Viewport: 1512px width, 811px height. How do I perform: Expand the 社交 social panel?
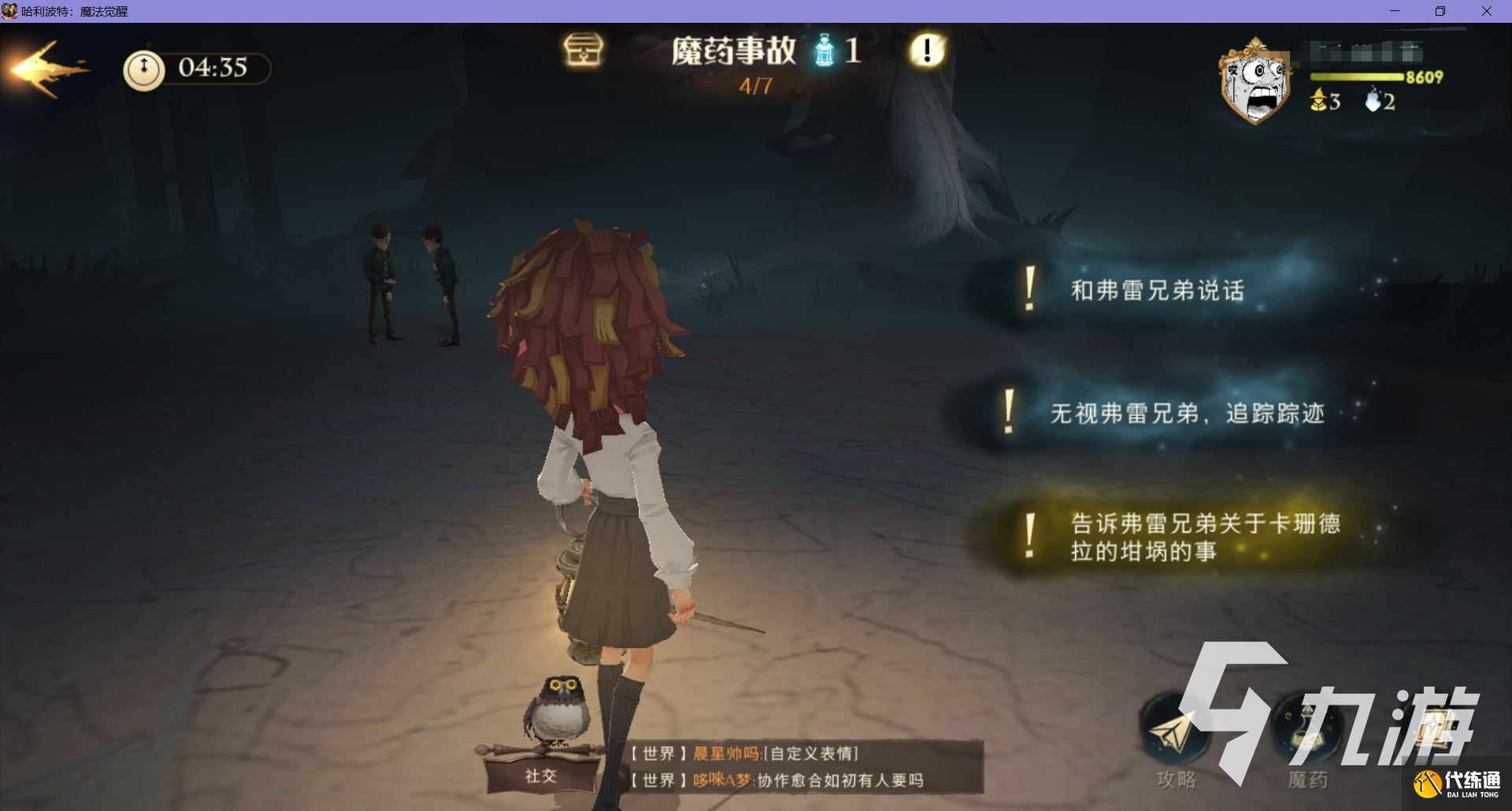tap(539, 776)
